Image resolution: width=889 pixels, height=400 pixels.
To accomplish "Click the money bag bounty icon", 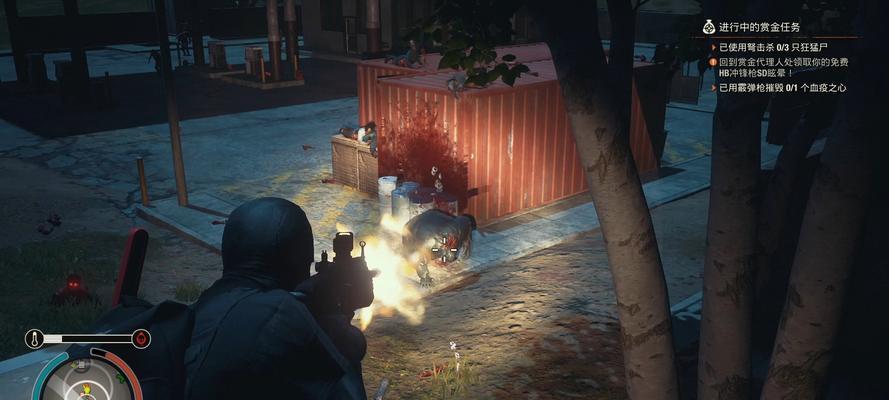I will [x=708, y=26].
